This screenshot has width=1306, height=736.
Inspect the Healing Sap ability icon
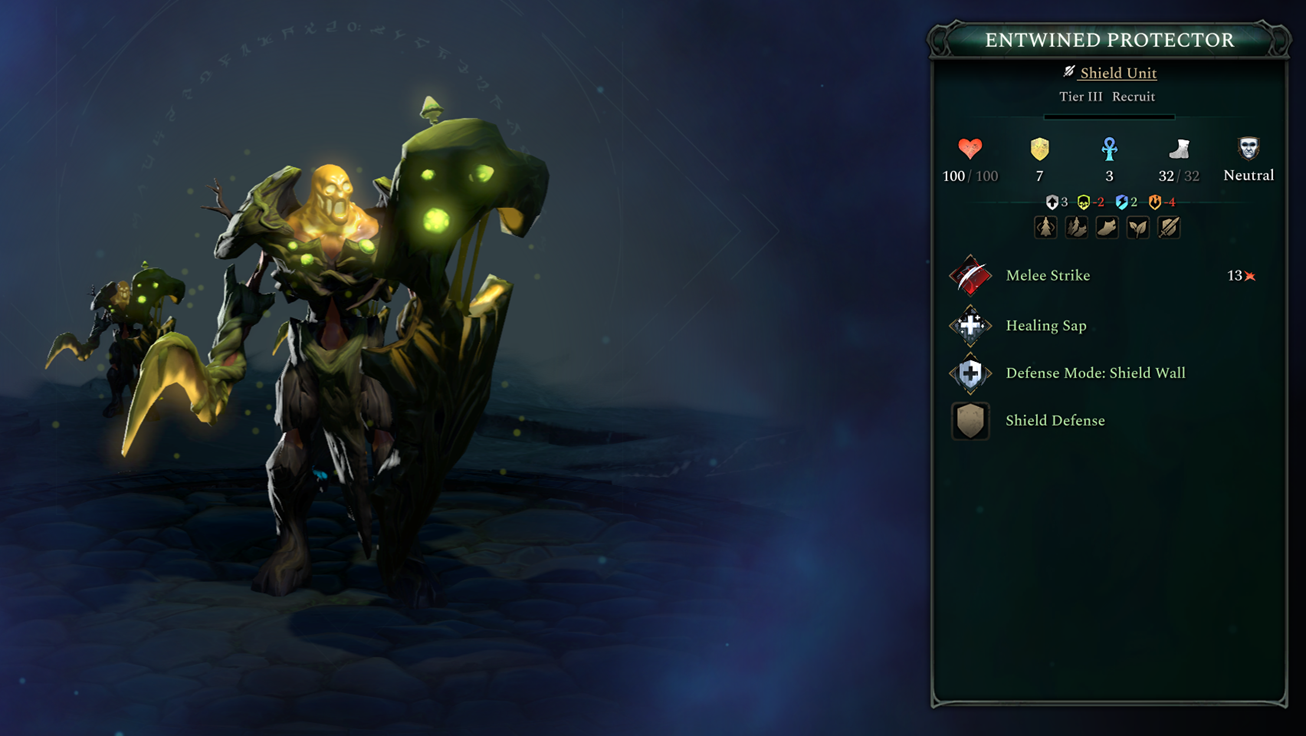[970, 325]
